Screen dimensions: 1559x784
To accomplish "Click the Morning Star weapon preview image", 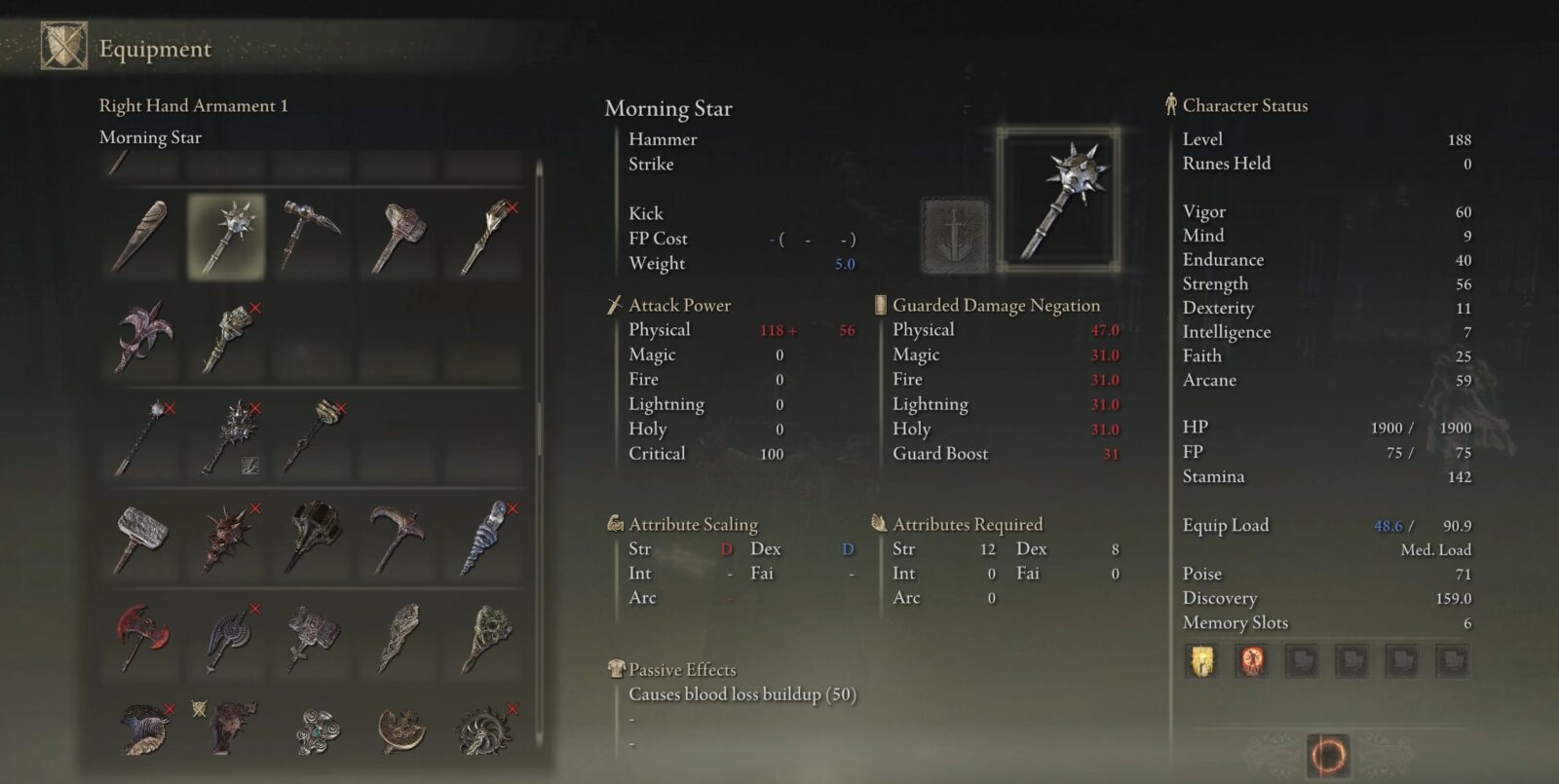I will (x=1060, y=200).
